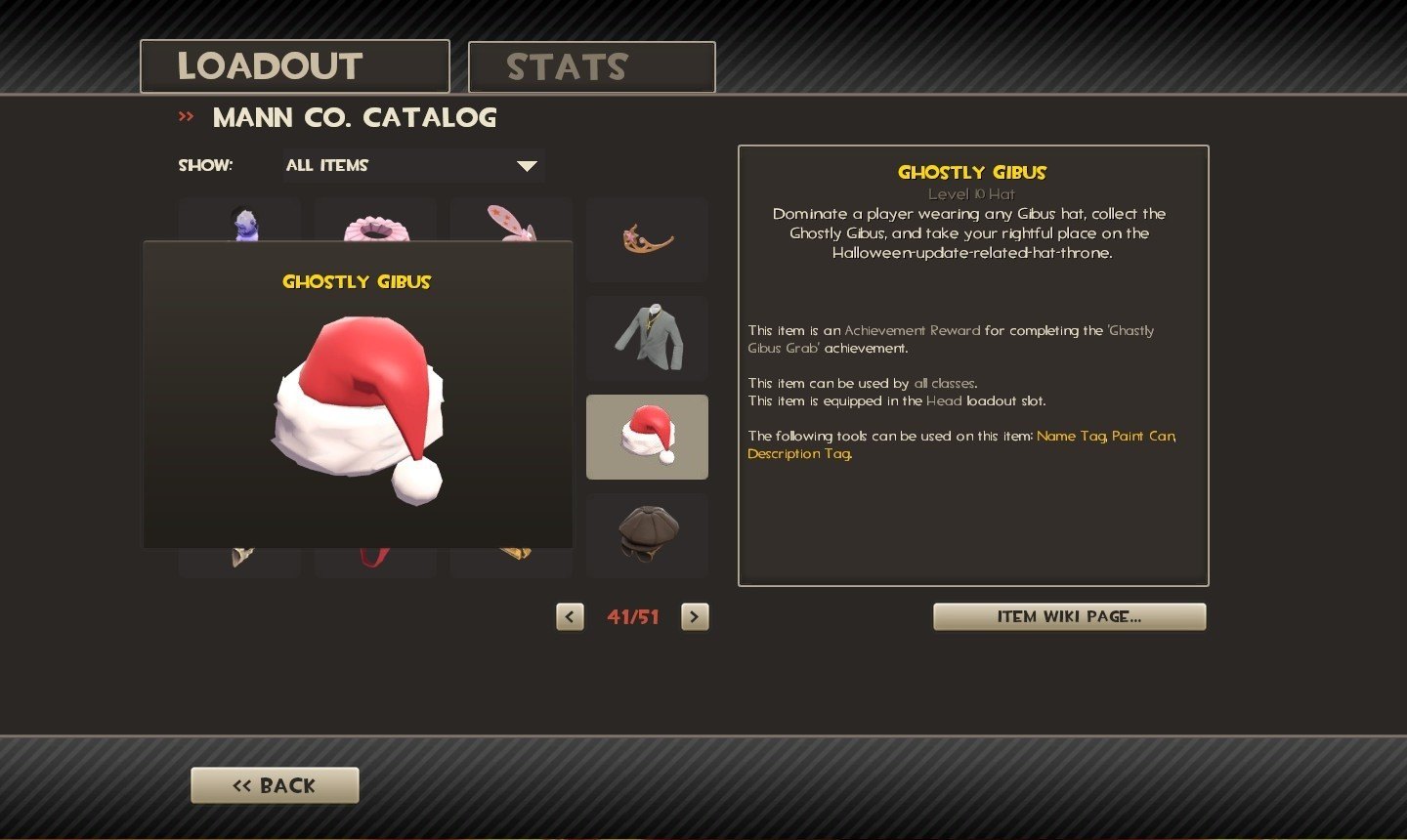The height and width of the screenshot is (840, 1407).
Task: Select the gold tiara catalog item
Action: tap(647, 239)
